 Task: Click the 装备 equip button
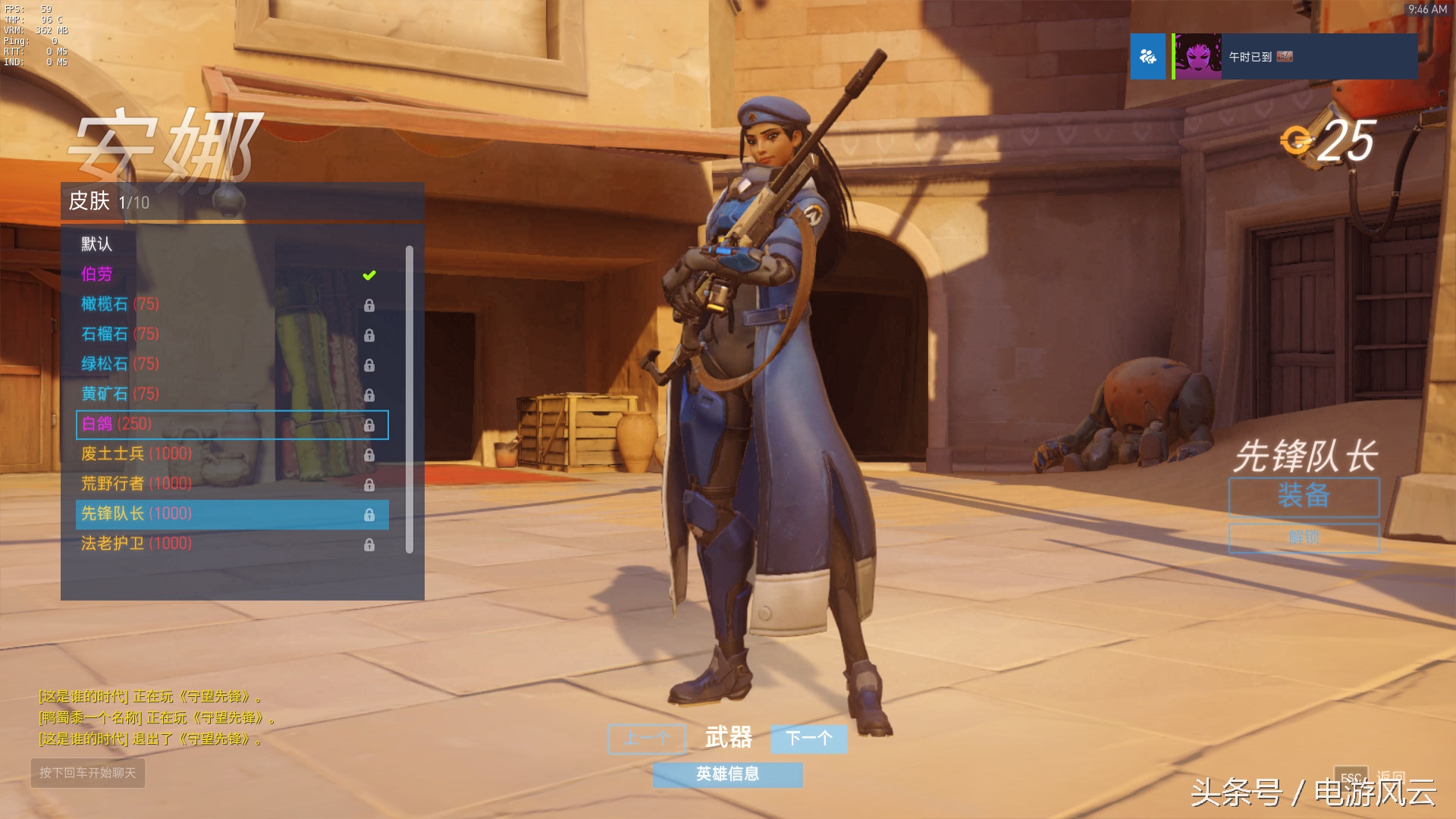[x=1304, y=497]
